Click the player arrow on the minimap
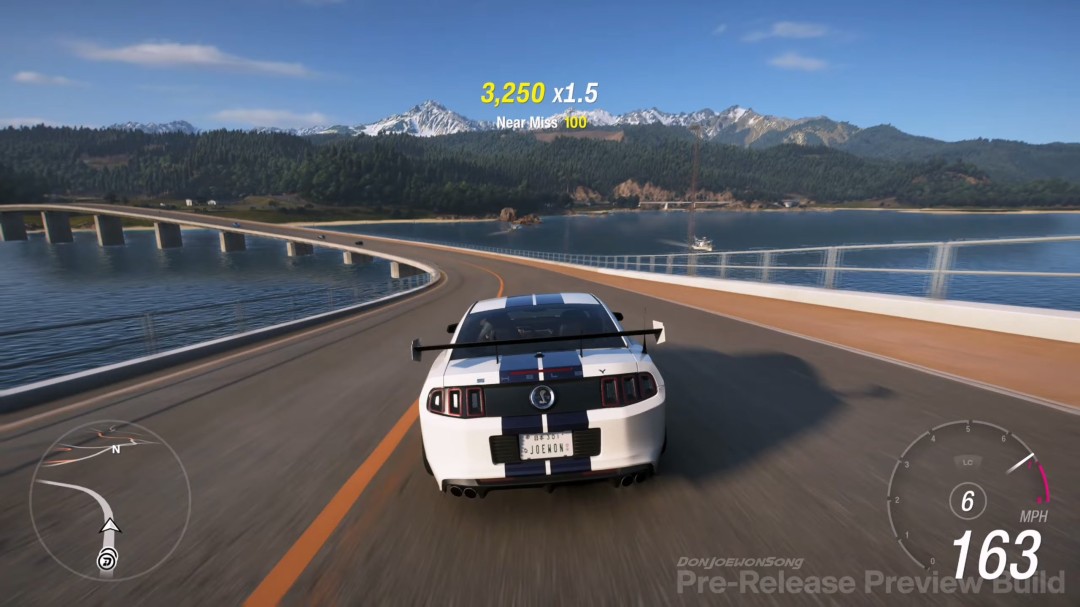1080x607 pixels. [110, 525]
